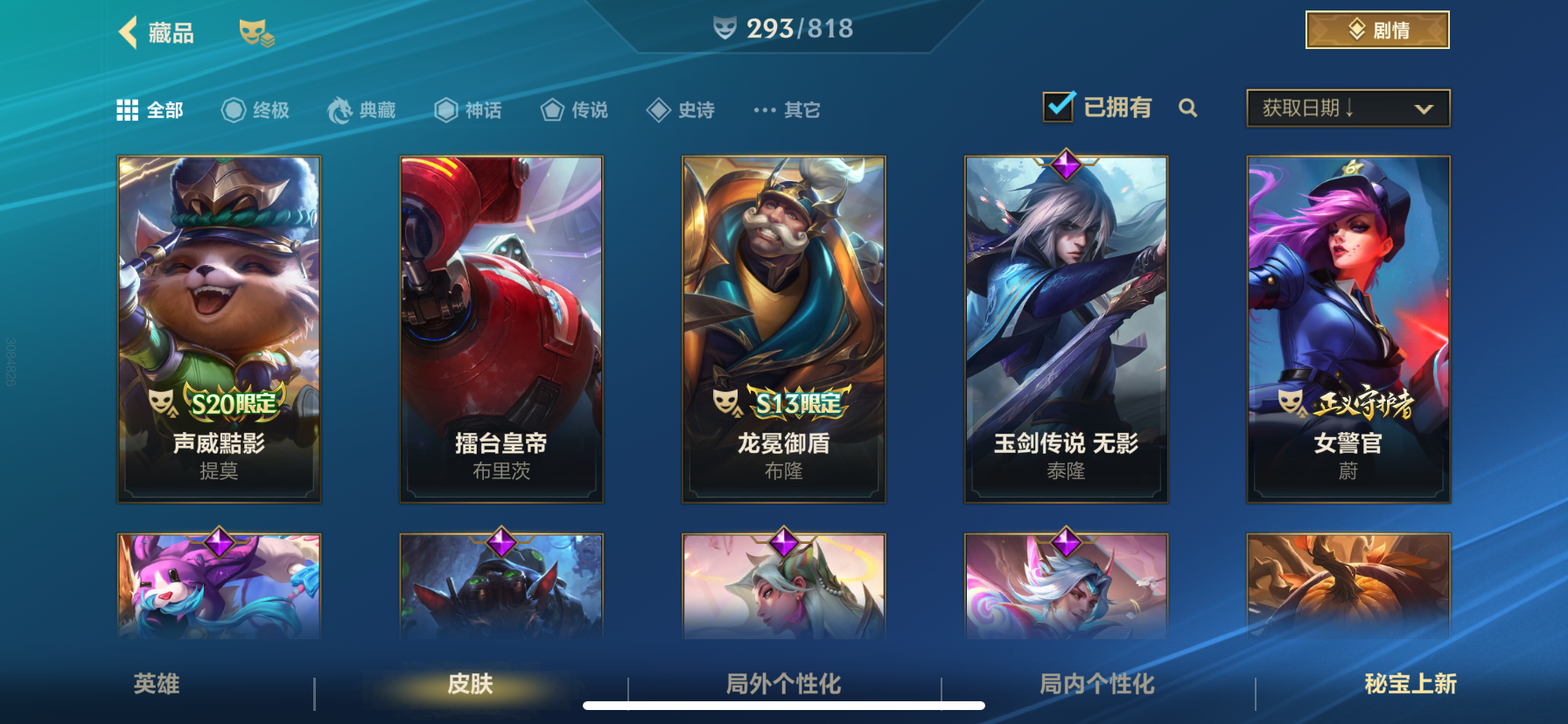The width and height of the screenshot is (1568, 724).
Task: Uncheck the 已拥有 checkbox
Action: point(1059,105)
